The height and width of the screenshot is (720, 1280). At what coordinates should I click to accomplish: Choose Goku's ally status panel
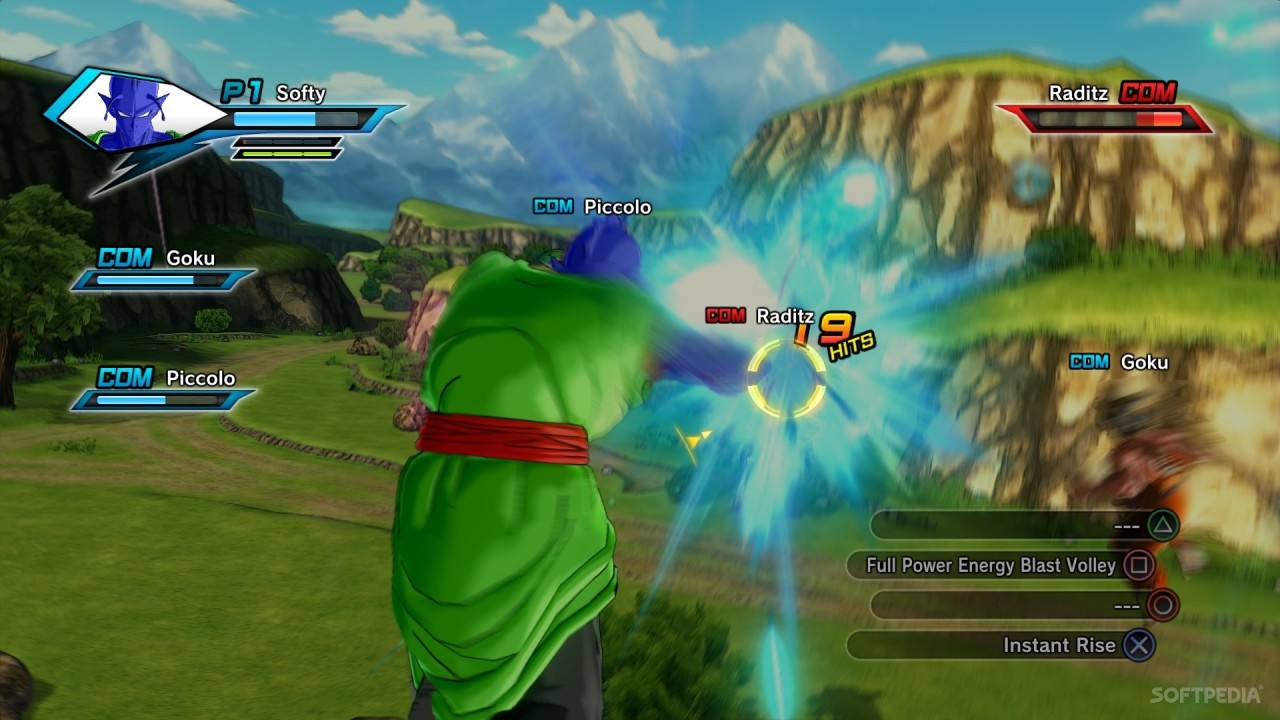pos(164,270)
